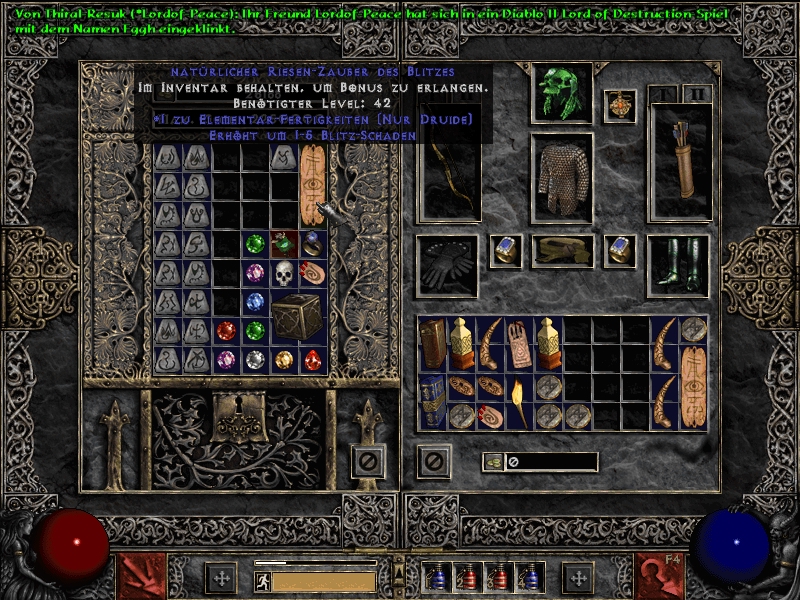
Task: Close the inventory panel
Action: pos(434,461)
